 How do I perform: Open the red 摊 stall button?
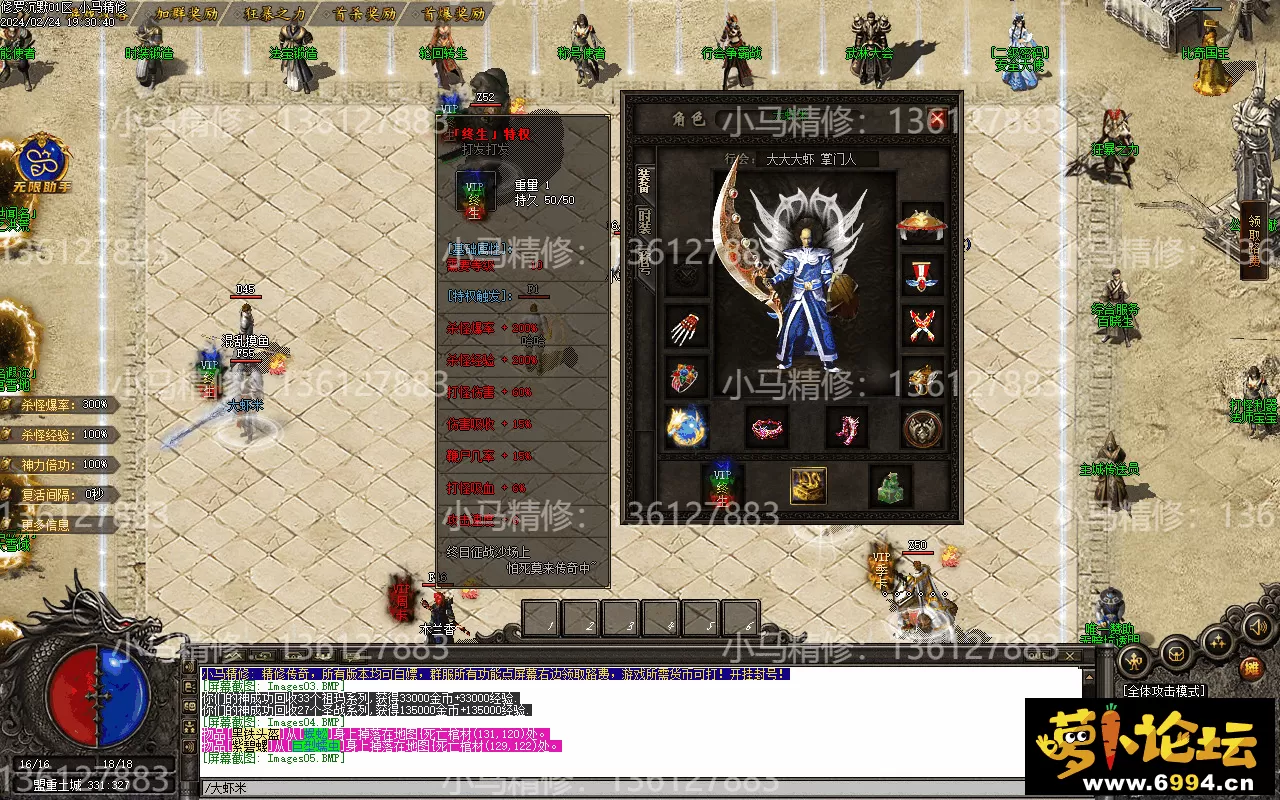(x=1250, y=667)
